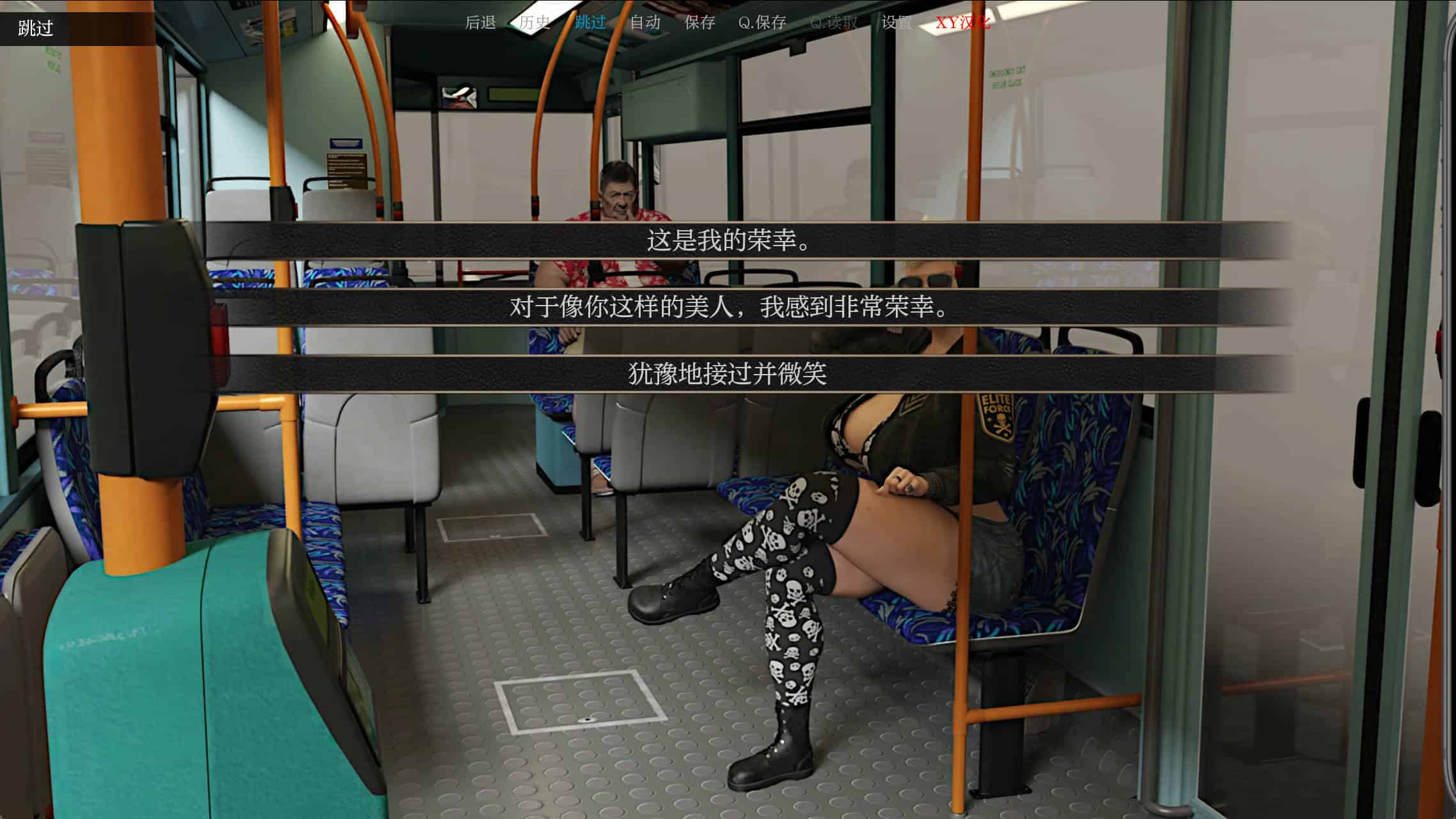Enable 自动 auto-advance mode
The height and width of the screenshot is (819, 1456).
[645, 23]
